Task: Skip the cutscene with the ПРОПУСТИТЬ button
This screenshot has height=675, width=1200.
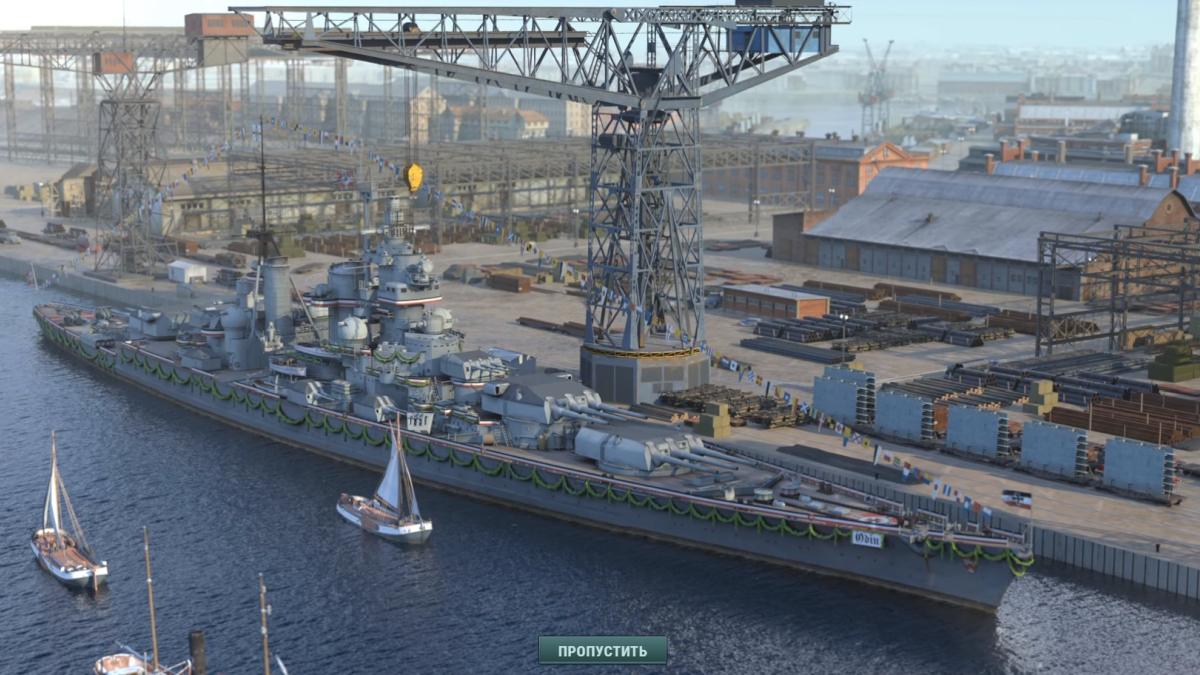Action: tap(602, 651)
